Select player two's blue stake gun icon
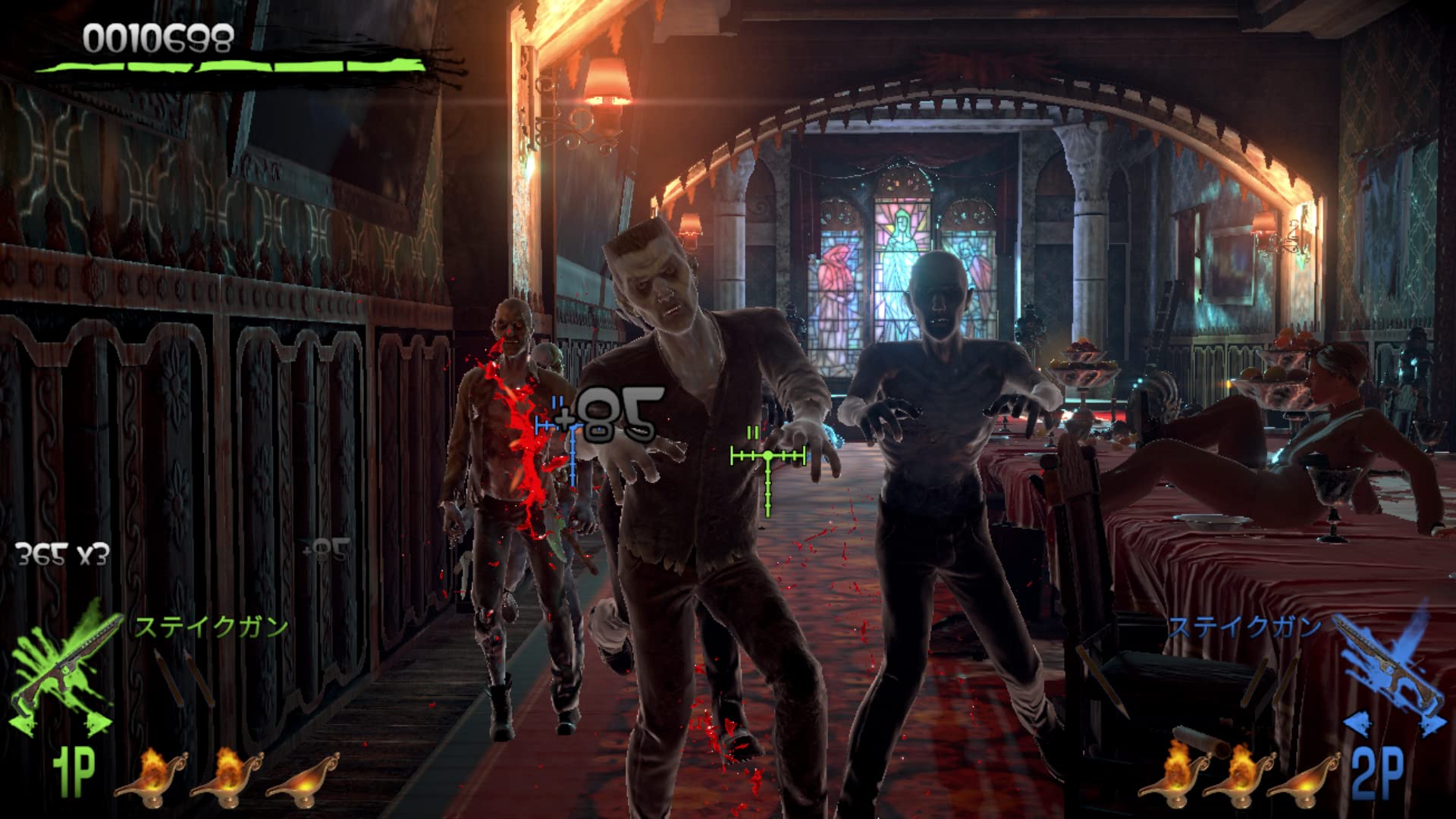The height and width of the screenshot is (819, 1456). 1389,663
